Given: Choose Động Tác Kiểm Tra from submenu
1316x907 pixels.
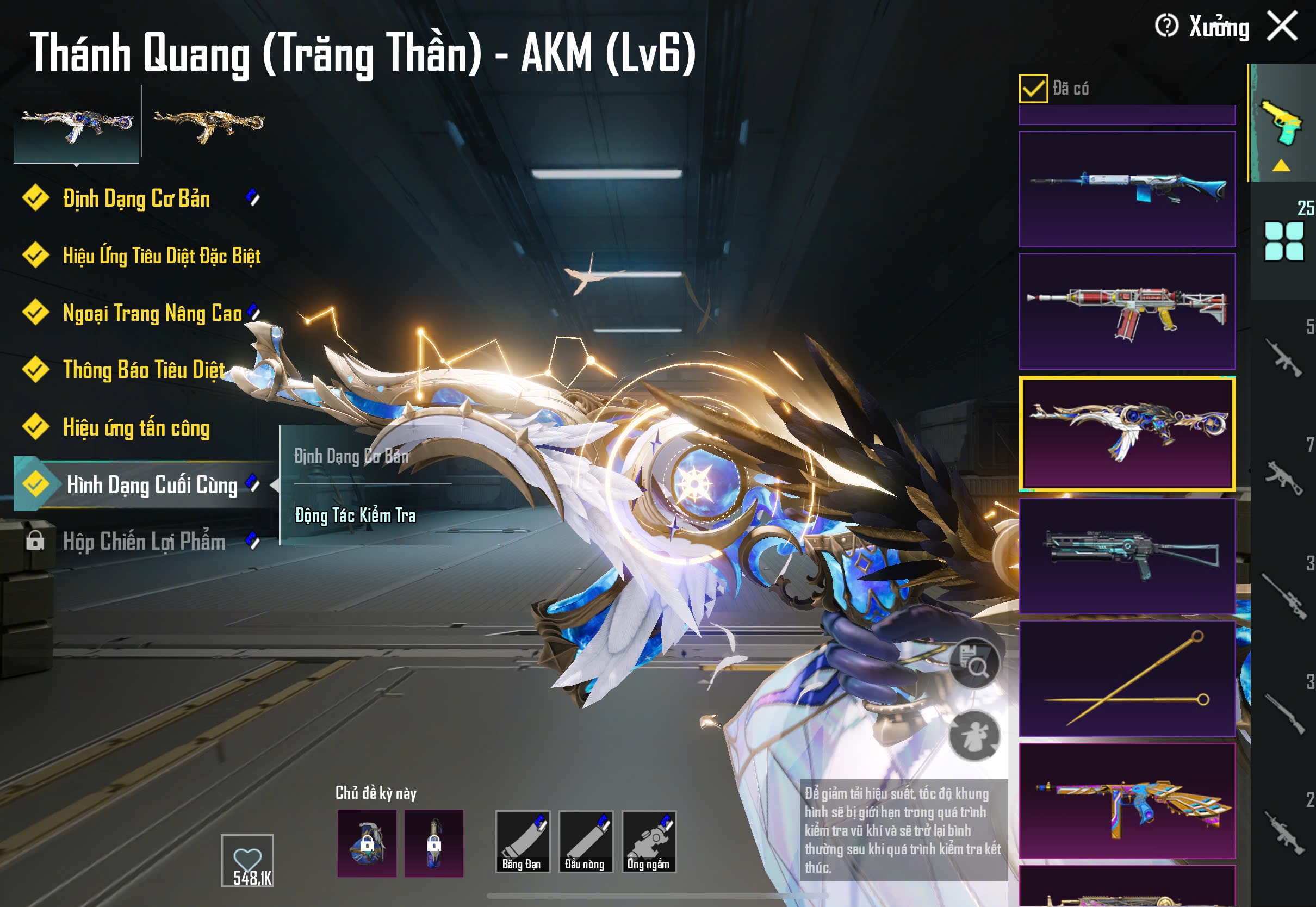Looking at the screenshot, I should pos(355,515).
